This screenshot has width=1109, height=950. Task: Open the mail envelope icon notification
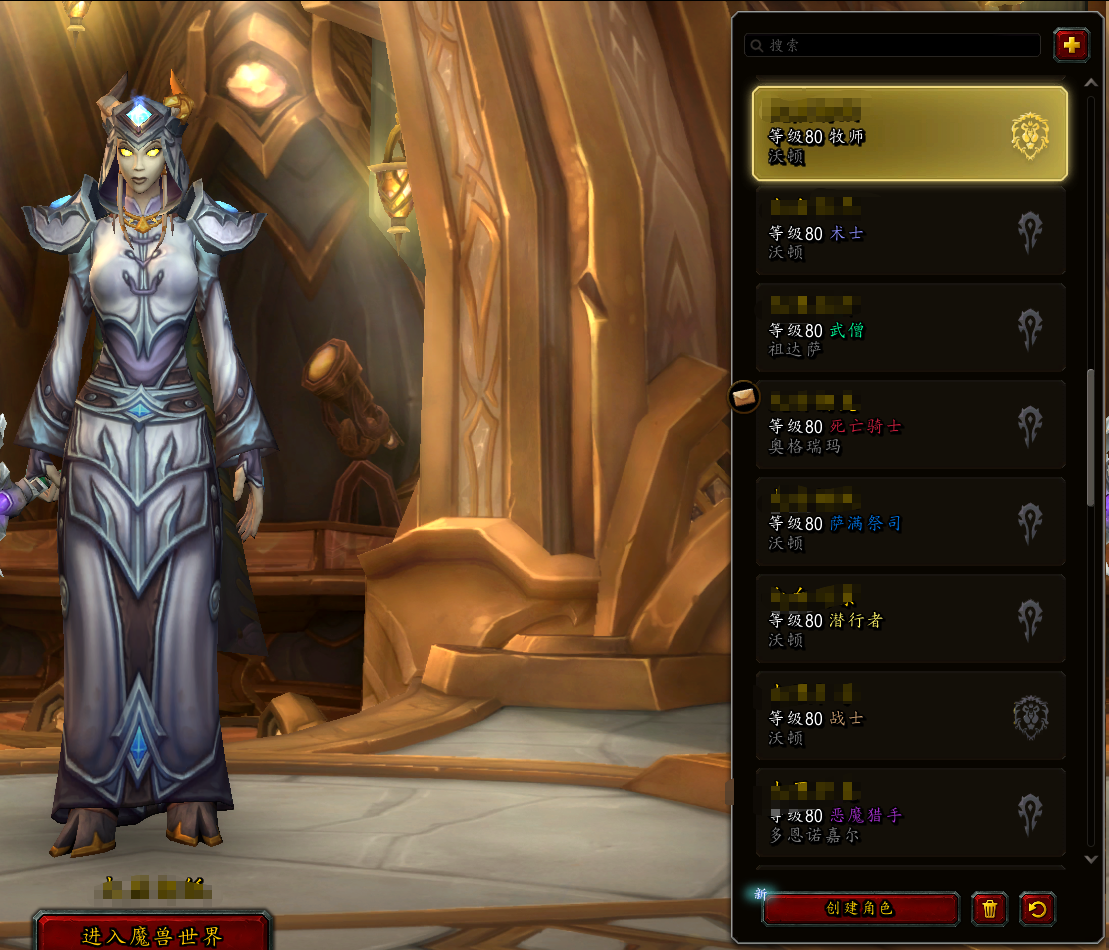(x=743, y=397)
